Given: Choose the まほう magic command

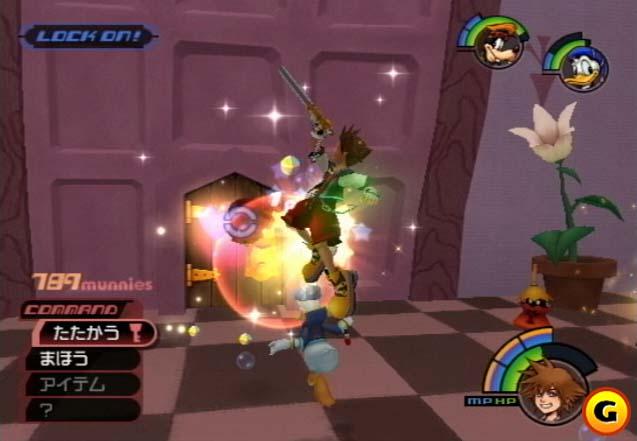Looking at the screenshot, I should 80,358.
